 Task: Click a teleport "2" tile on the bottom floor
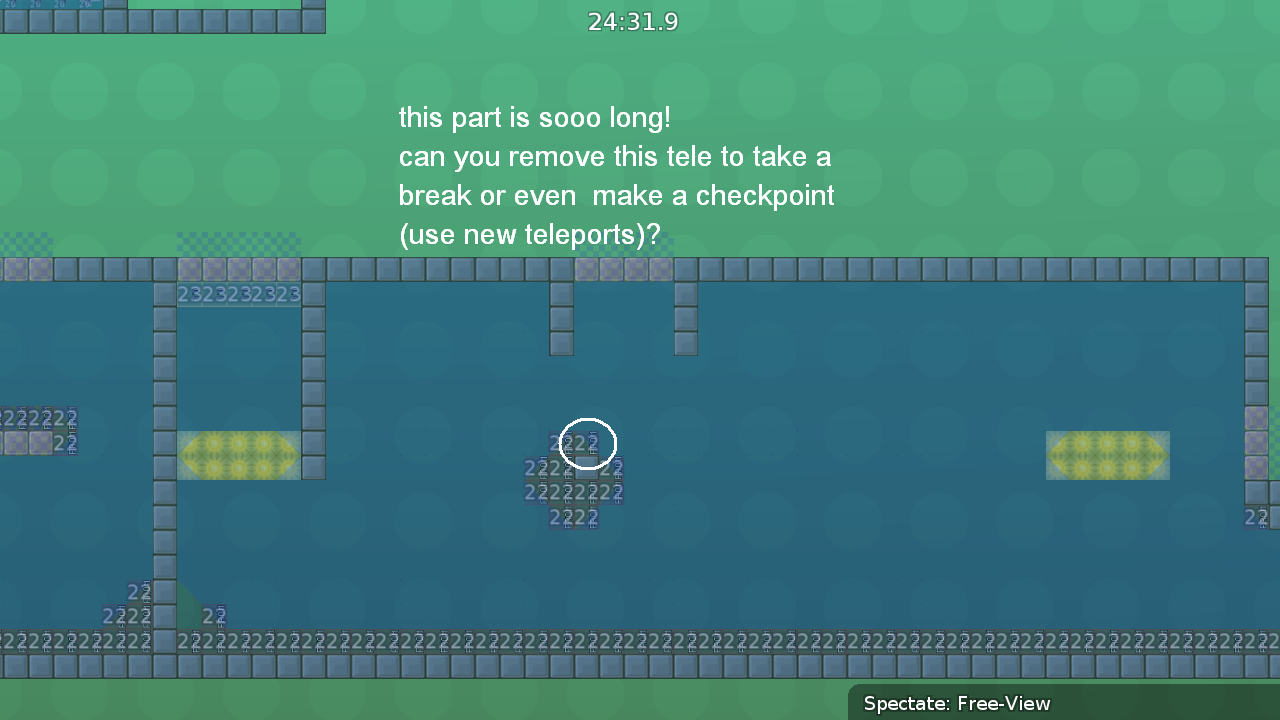click(400, 640)
